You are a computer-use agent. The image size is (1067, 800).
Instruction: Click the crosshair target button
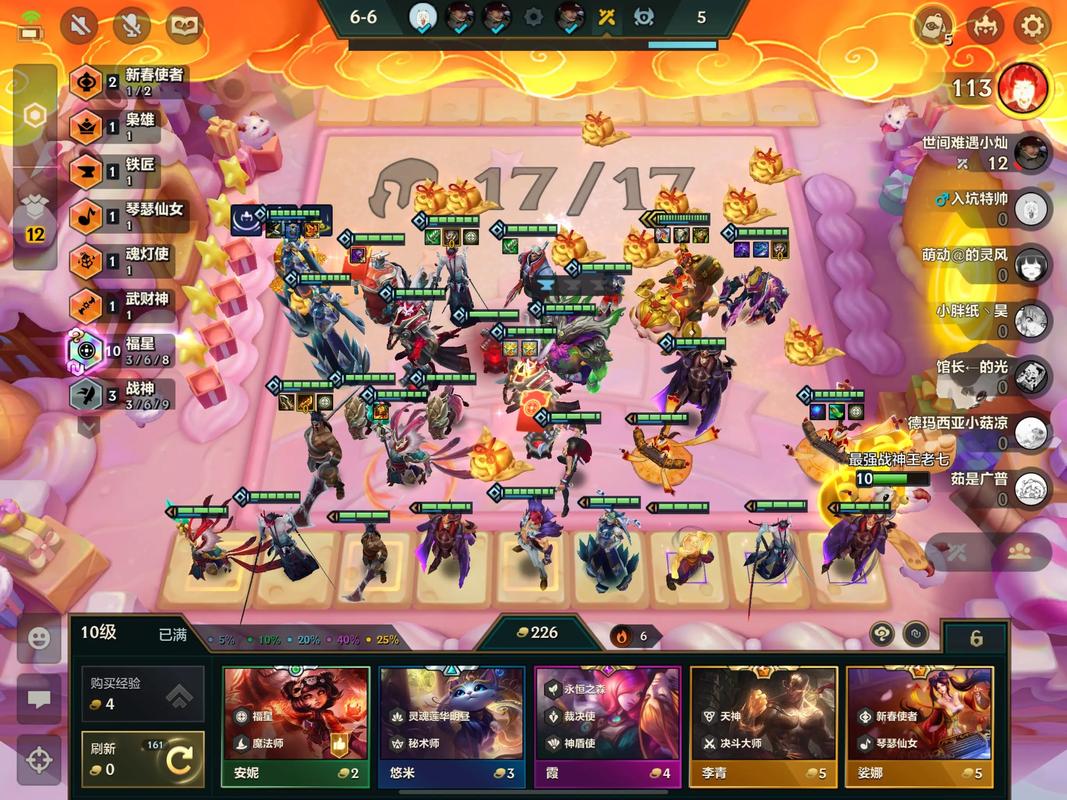(x=39, y=759)
